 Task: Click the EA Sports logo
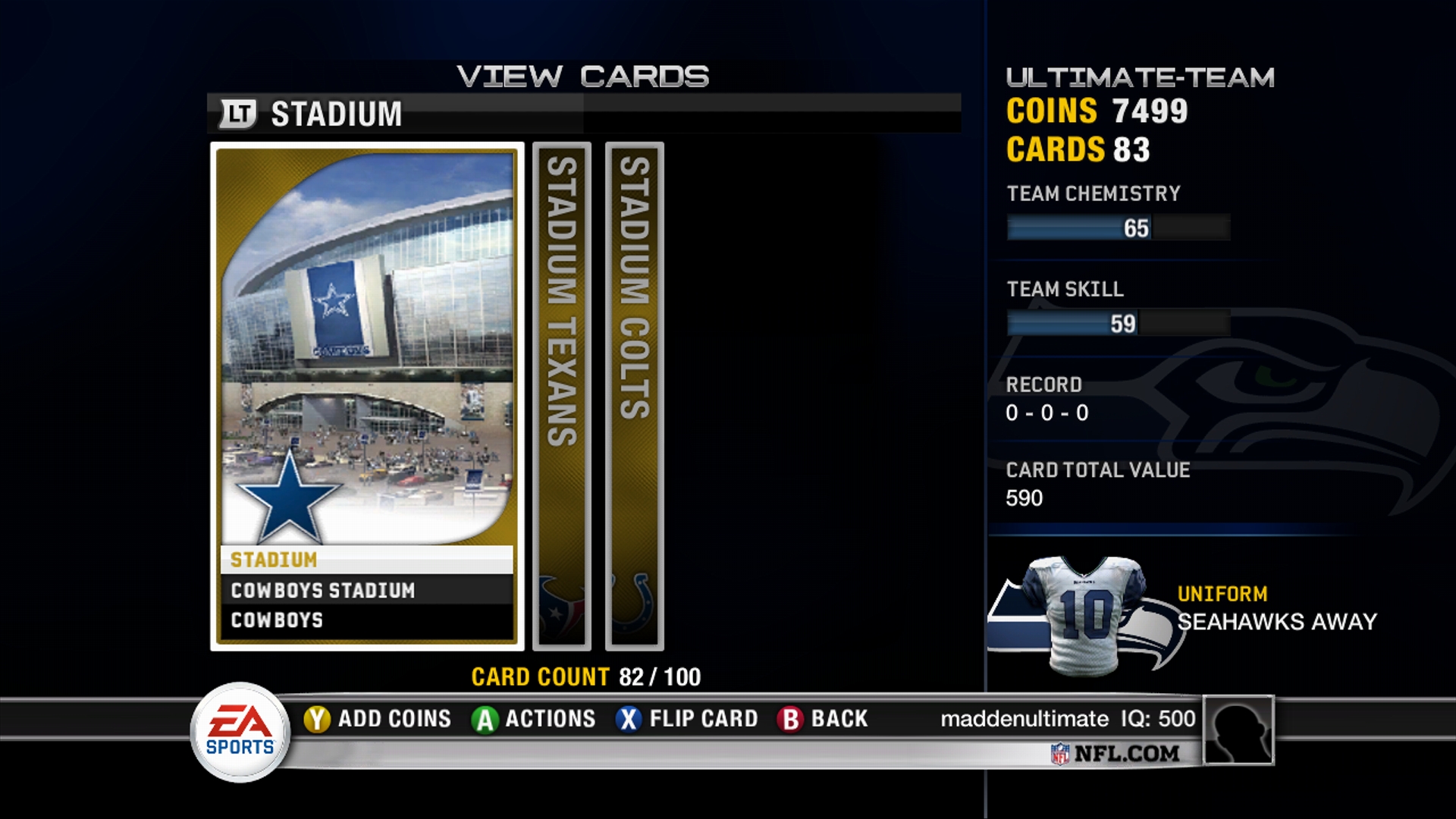pos(240,732)
